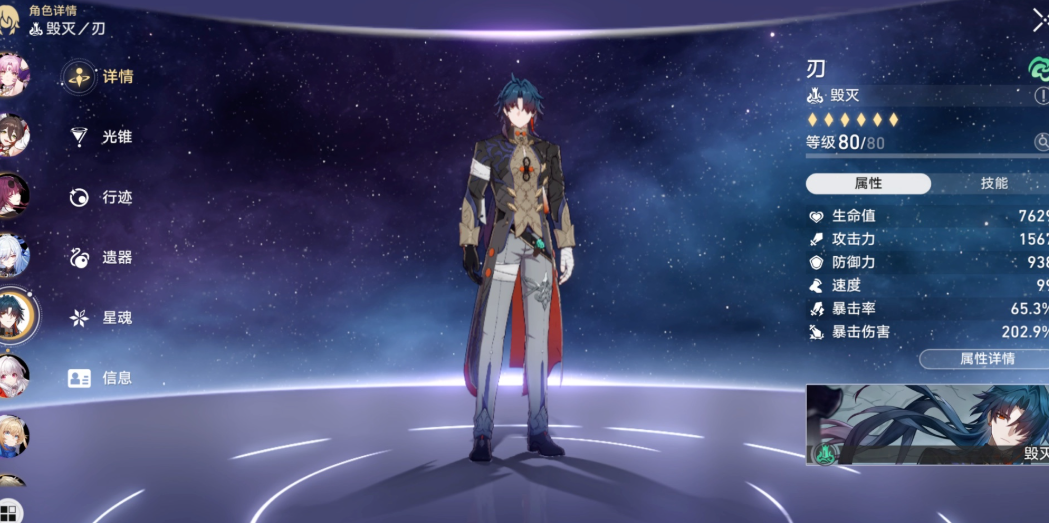
Task: Select the highlighted Blade portrait in the roster
Action: pyautogui.click(x=15, y=315)
